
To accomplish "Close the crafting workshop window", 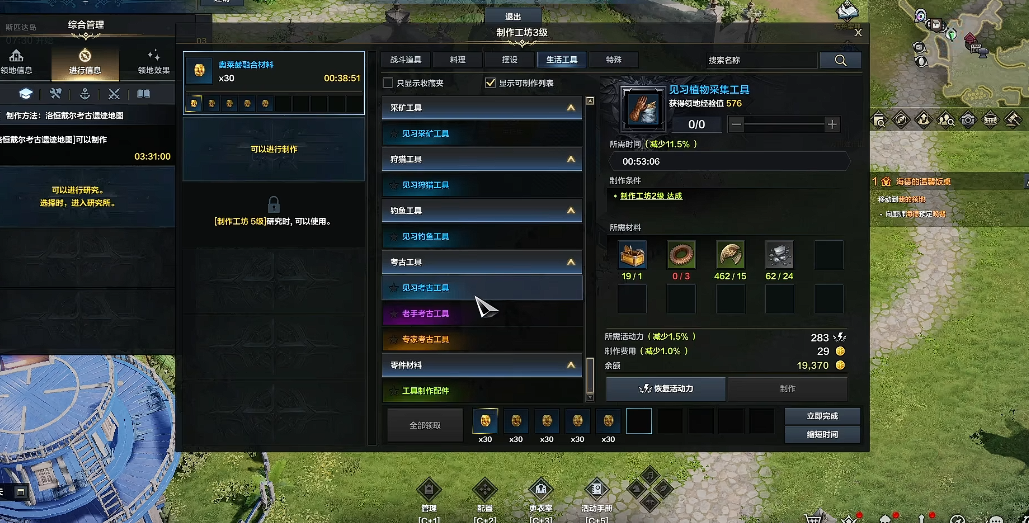I will [858, 32].
